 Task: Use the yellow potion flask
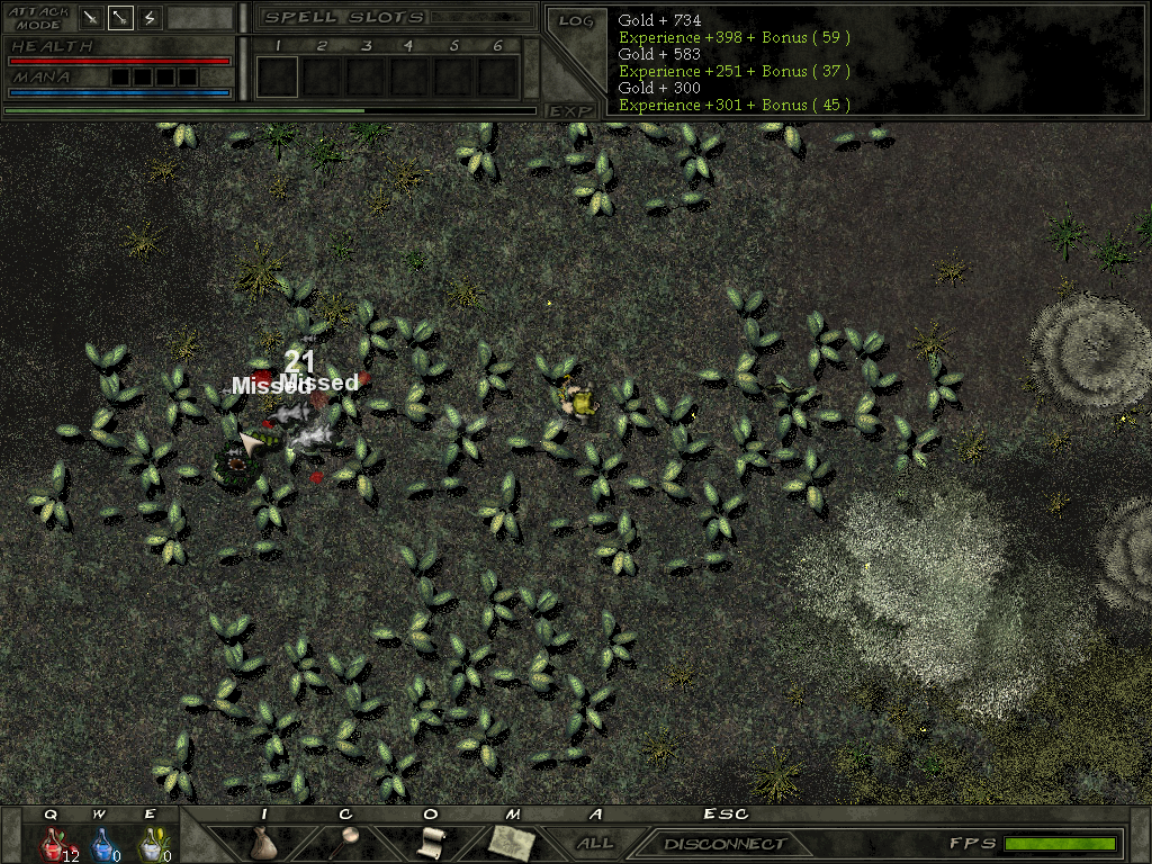tap(150, 844)
